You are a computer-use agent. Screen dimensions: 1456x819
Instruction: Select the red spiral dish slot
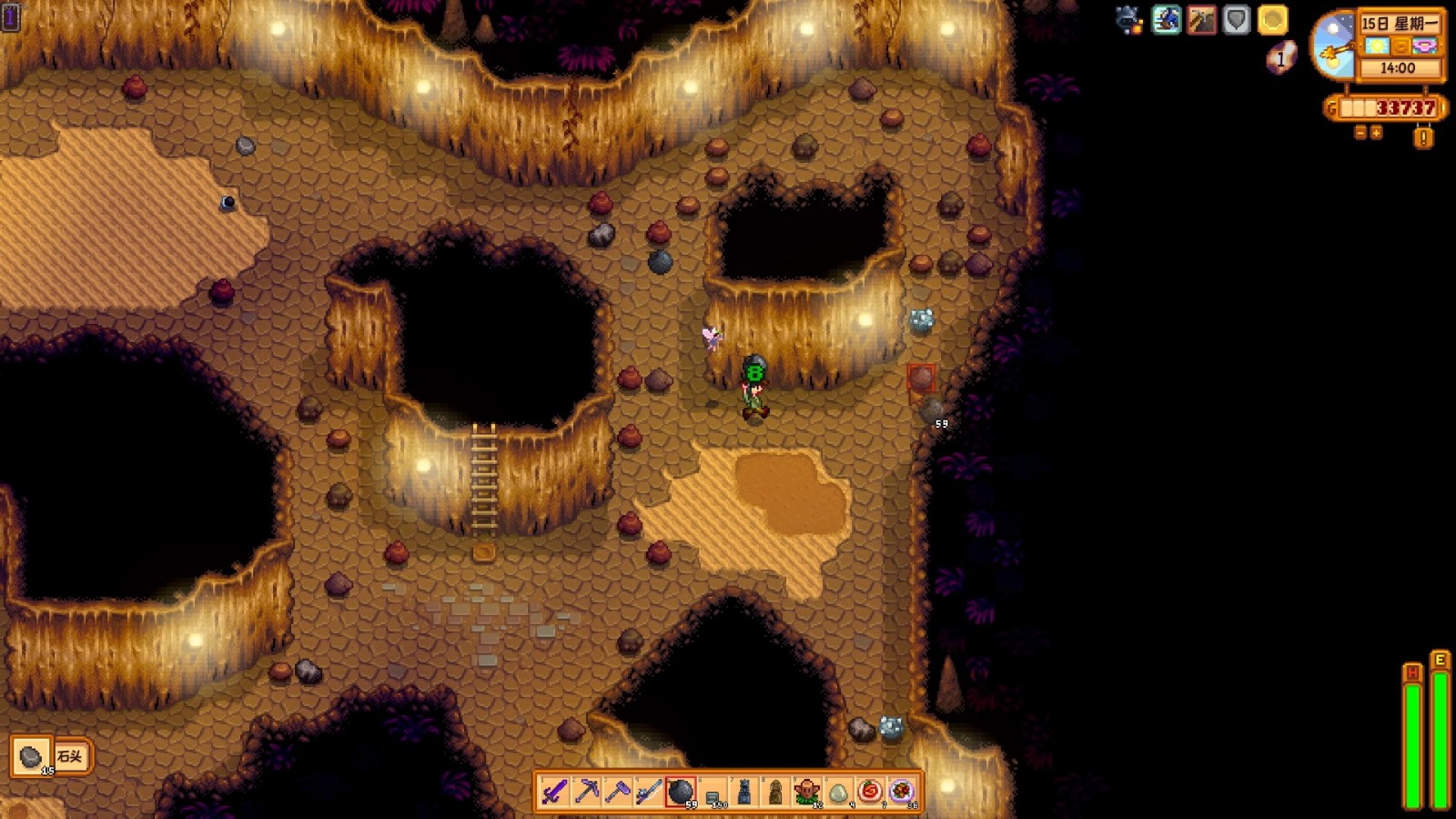click(x=870, y=792)
